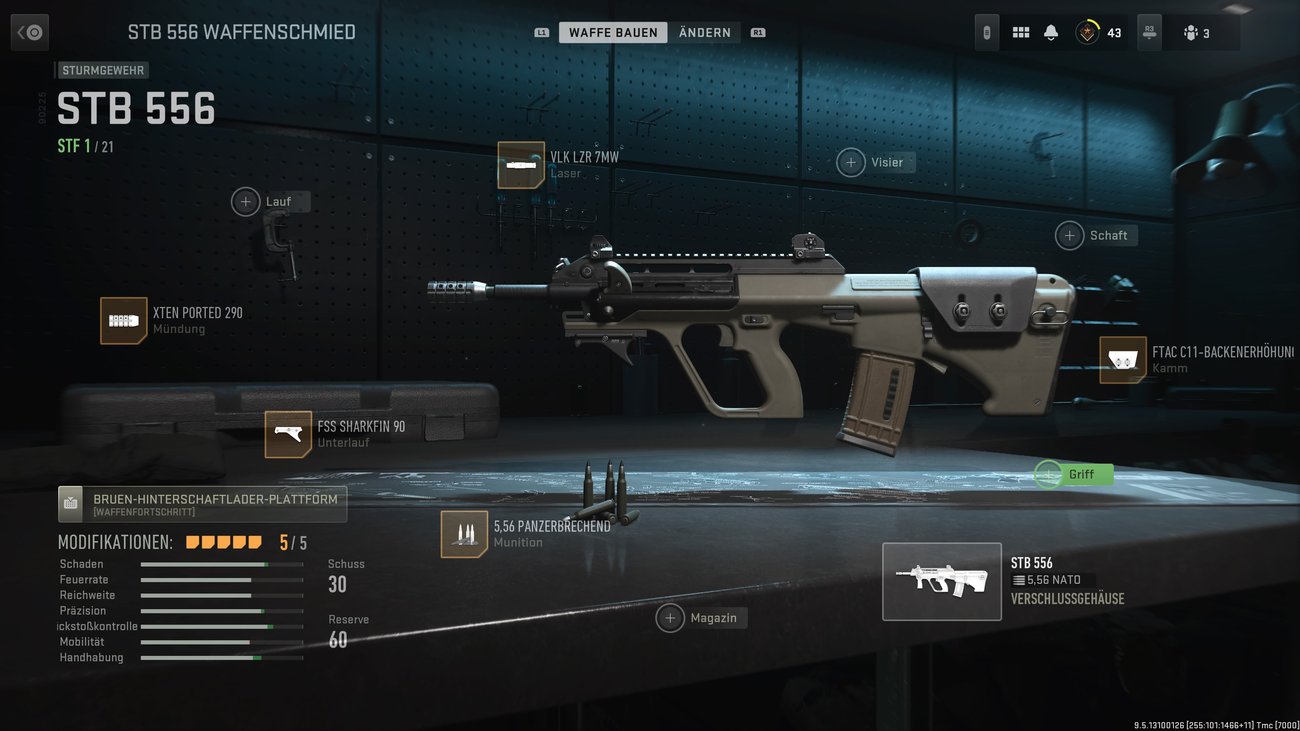The height and width of the screenshot is (731, 1300).
Task: Open the player rank 43 emblem
Action: [x=1087, y=33]
